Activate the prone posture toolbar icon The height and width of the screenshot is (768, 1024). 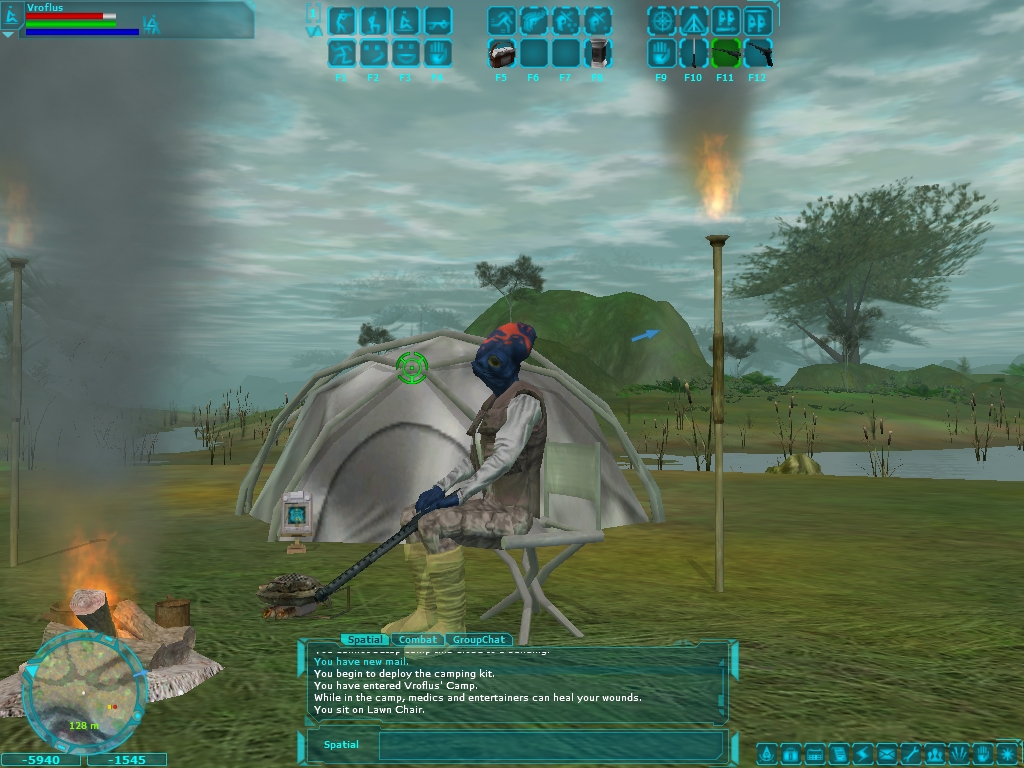437,20
